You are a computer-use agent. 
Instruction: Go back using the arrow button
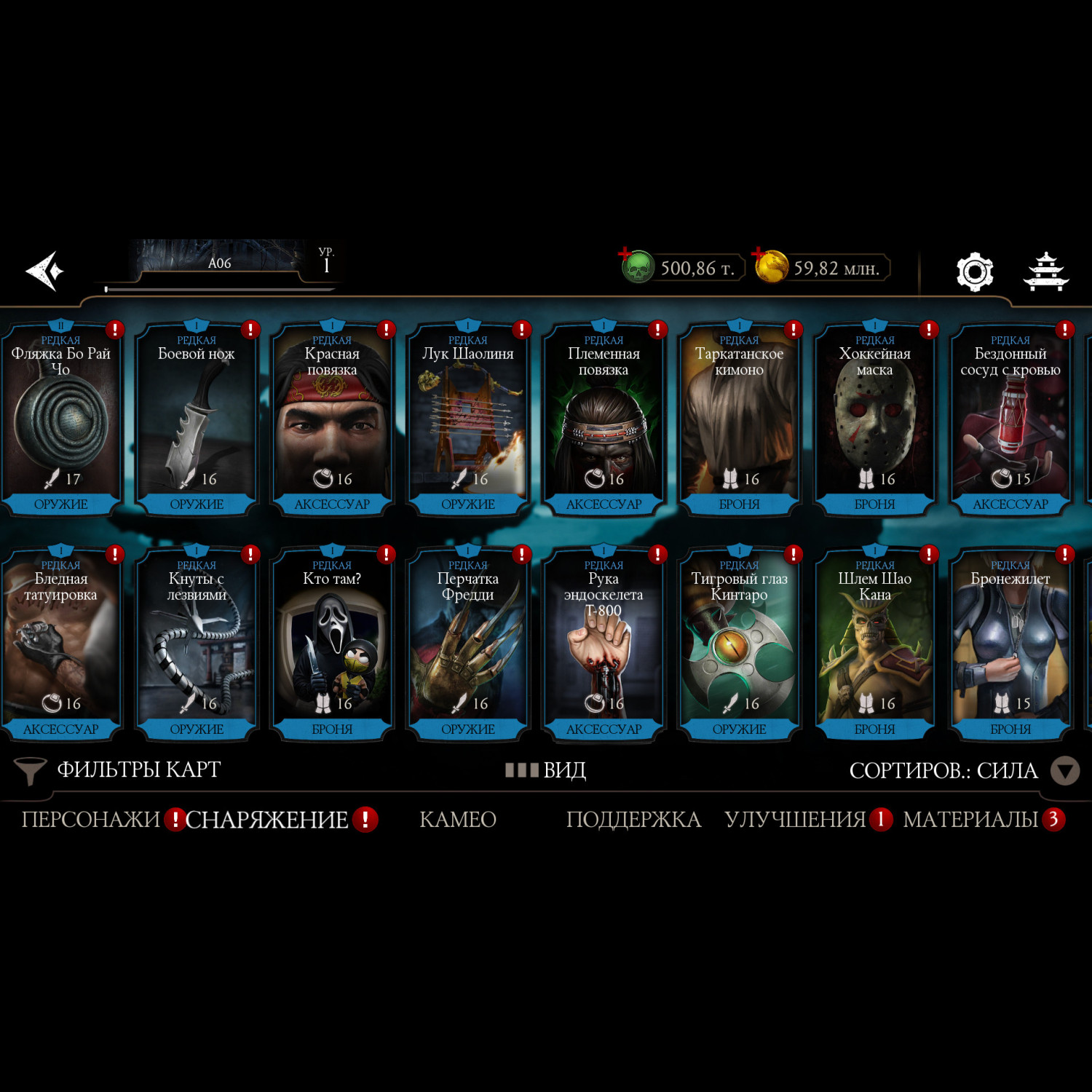[45, 271]
